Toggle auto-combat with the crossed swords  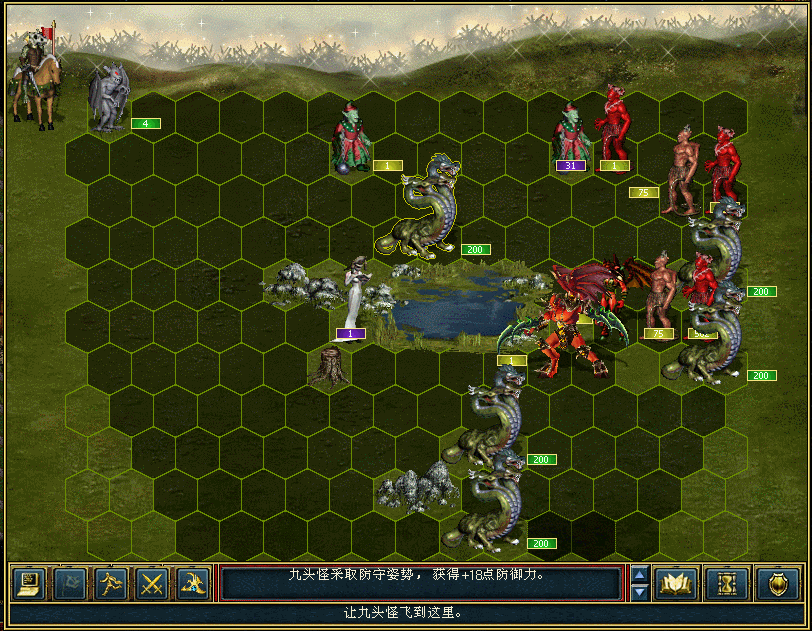(151, 583)
